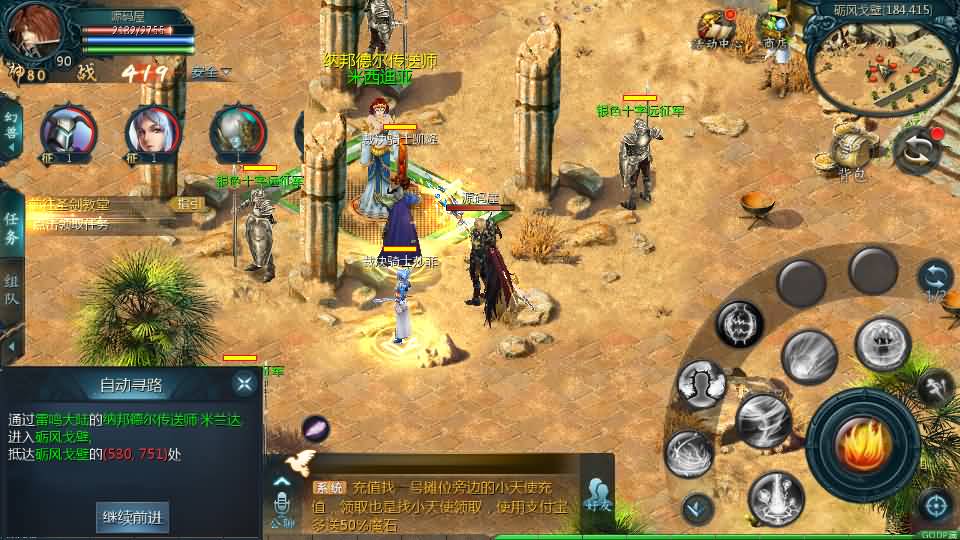Viewport: 960px width, 540px height.
Task: Open the circular minimap
Action: tap(880, 67)
